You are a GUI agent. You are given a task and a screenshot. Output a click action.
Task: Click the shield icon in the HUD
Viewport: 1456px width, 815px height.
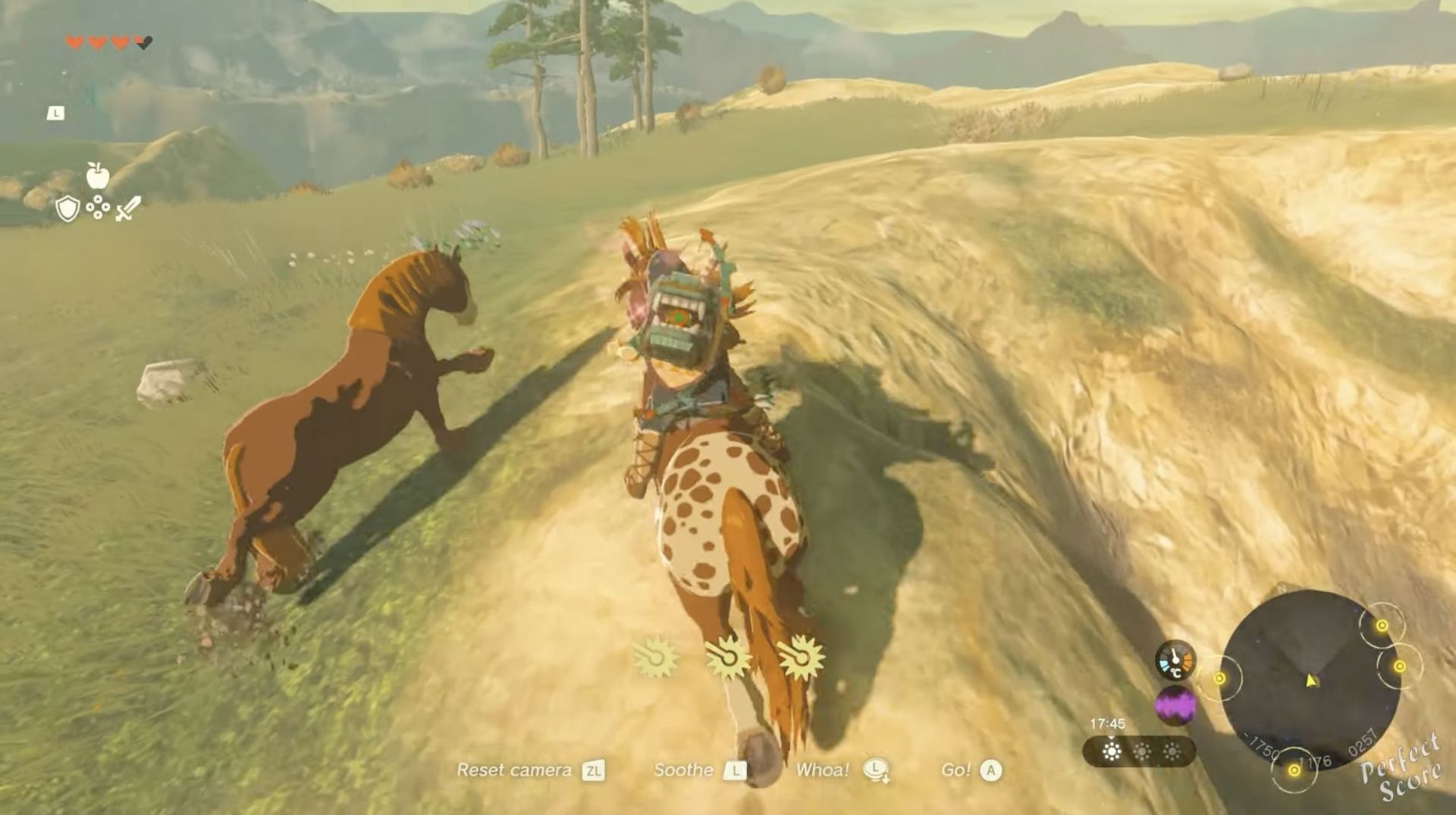67,208
